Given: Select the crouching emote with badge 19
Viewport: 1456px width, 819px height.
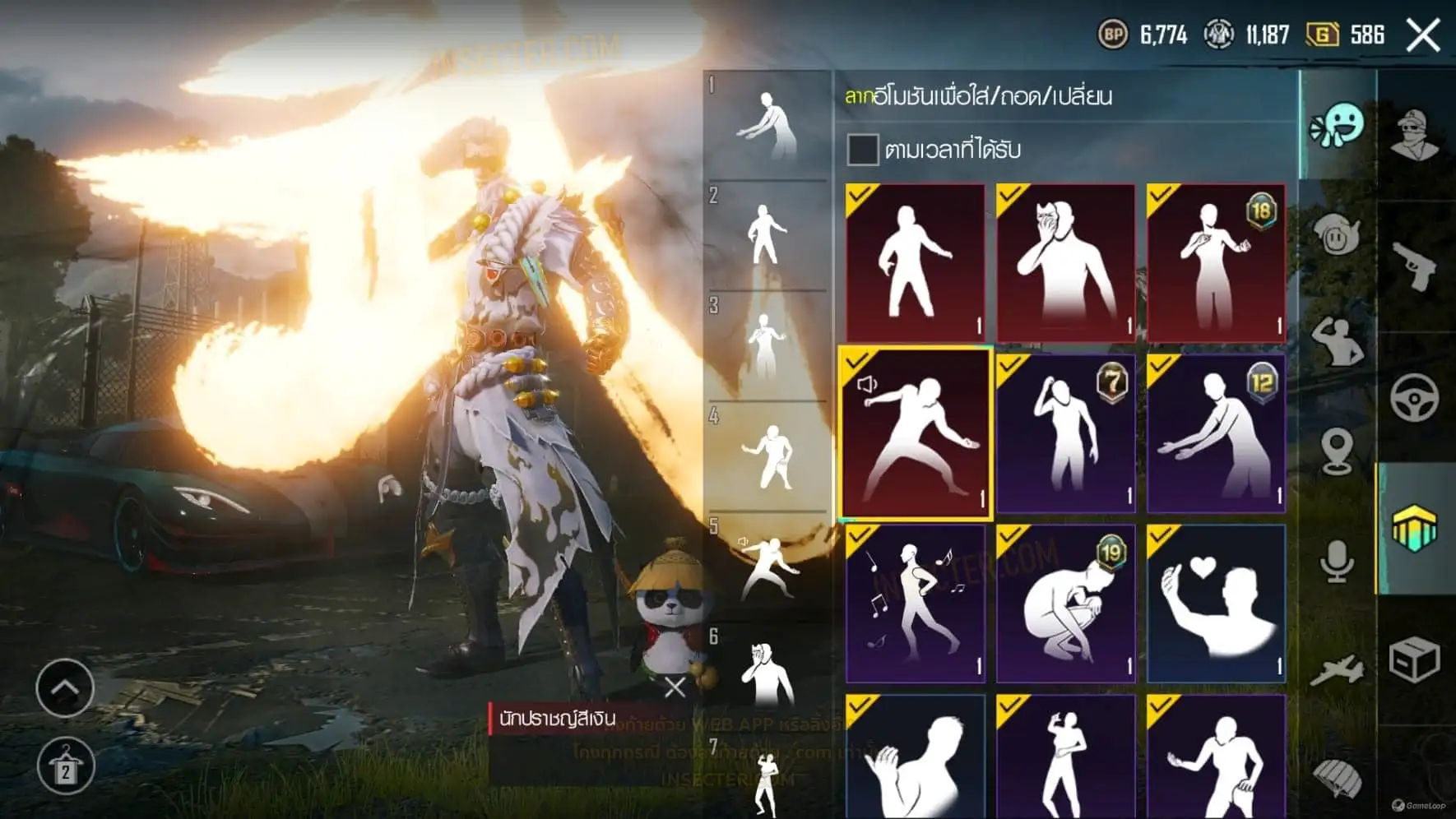Looking at the screenshot, I should coord(1065,604).
